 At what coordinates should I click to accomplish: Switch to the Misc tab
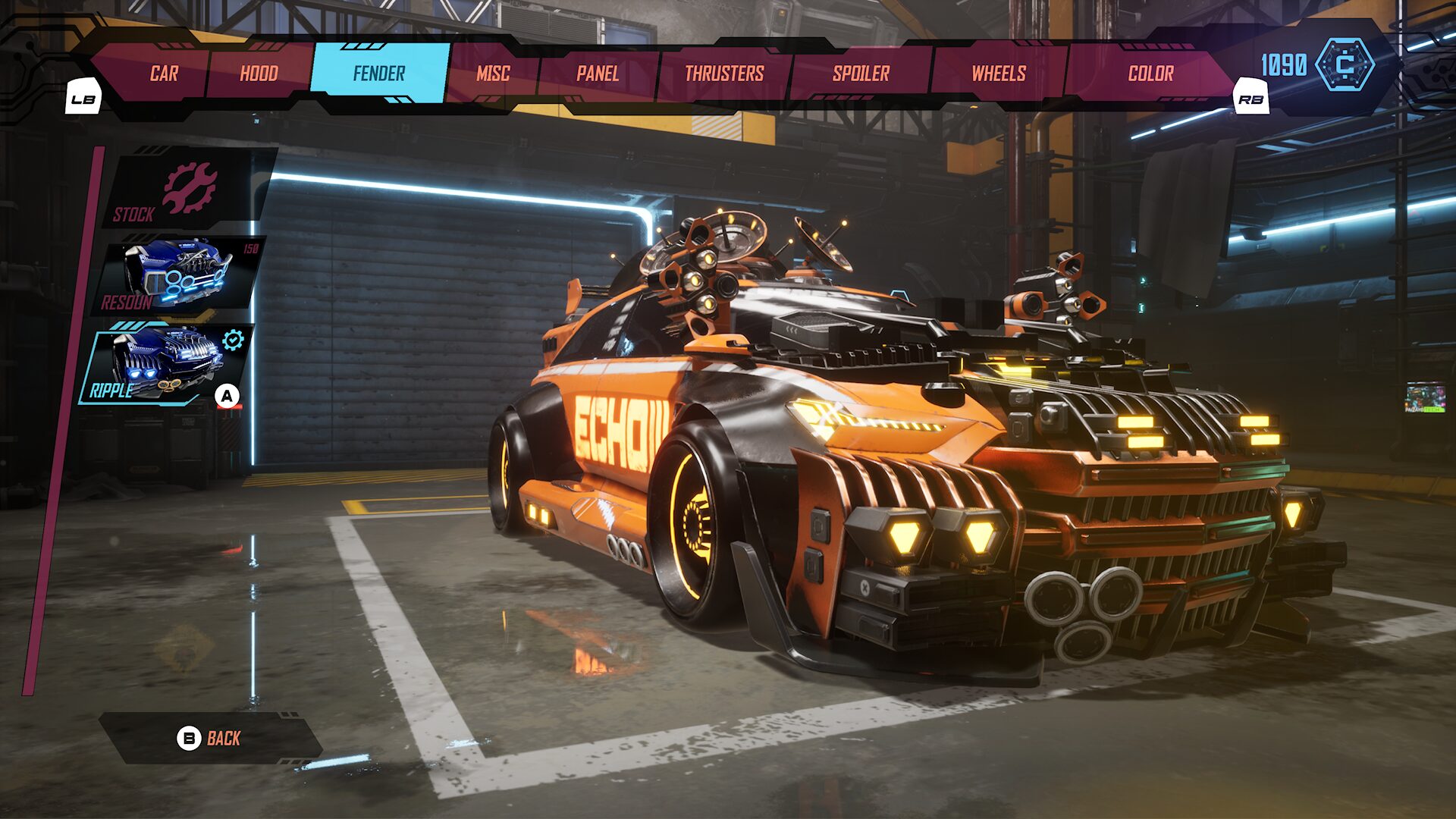pyautogui.click(x=494, y=73)
